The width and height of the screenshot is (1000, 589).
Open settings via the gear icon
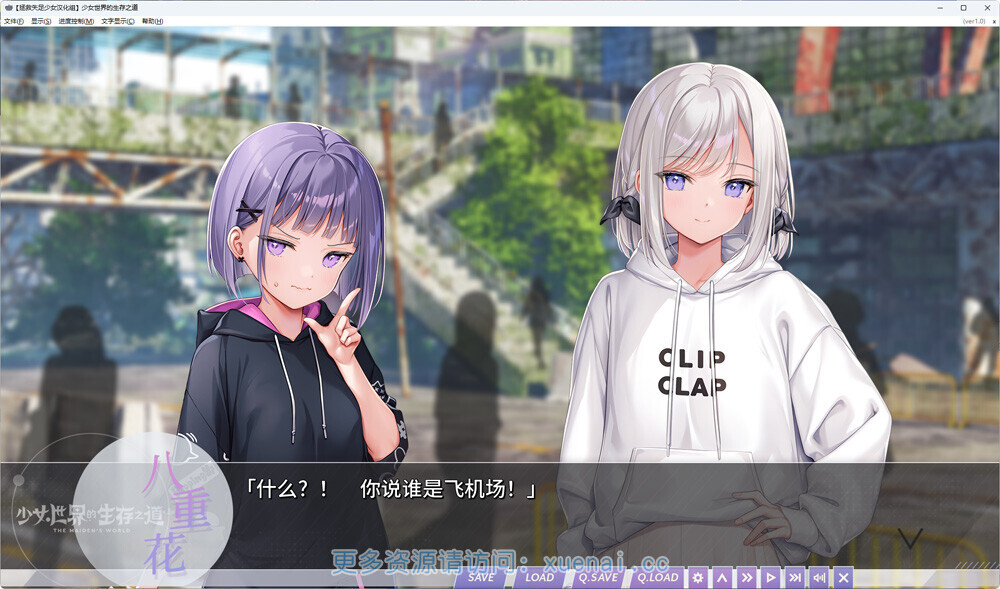[698, 577]
